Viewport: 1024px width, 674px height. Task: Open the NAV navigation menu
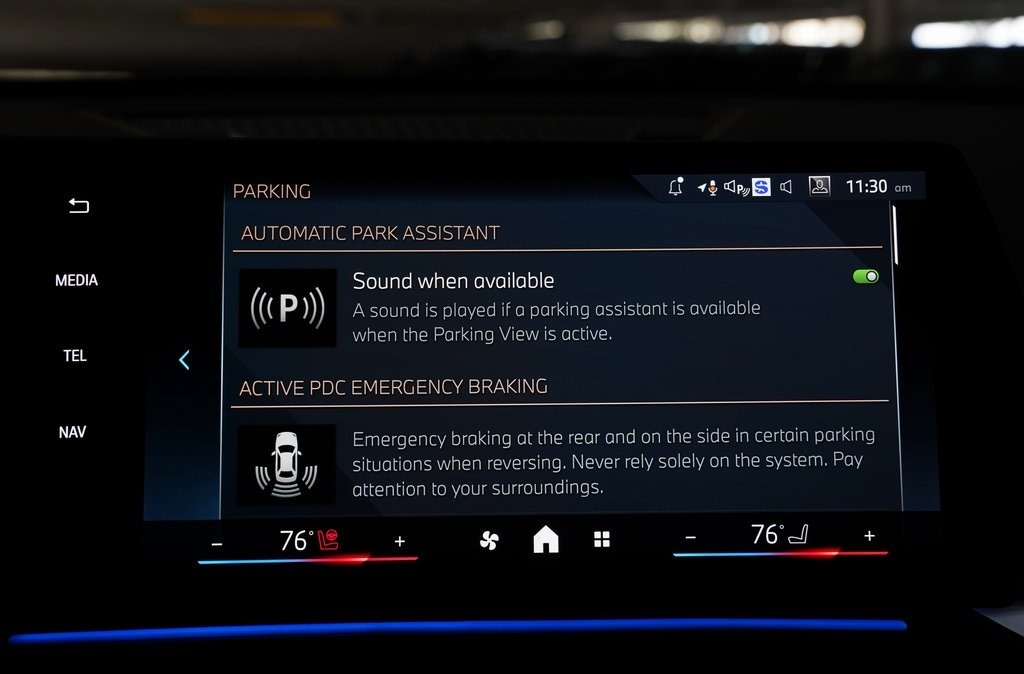pyautogui.click(x=72, y=432)
